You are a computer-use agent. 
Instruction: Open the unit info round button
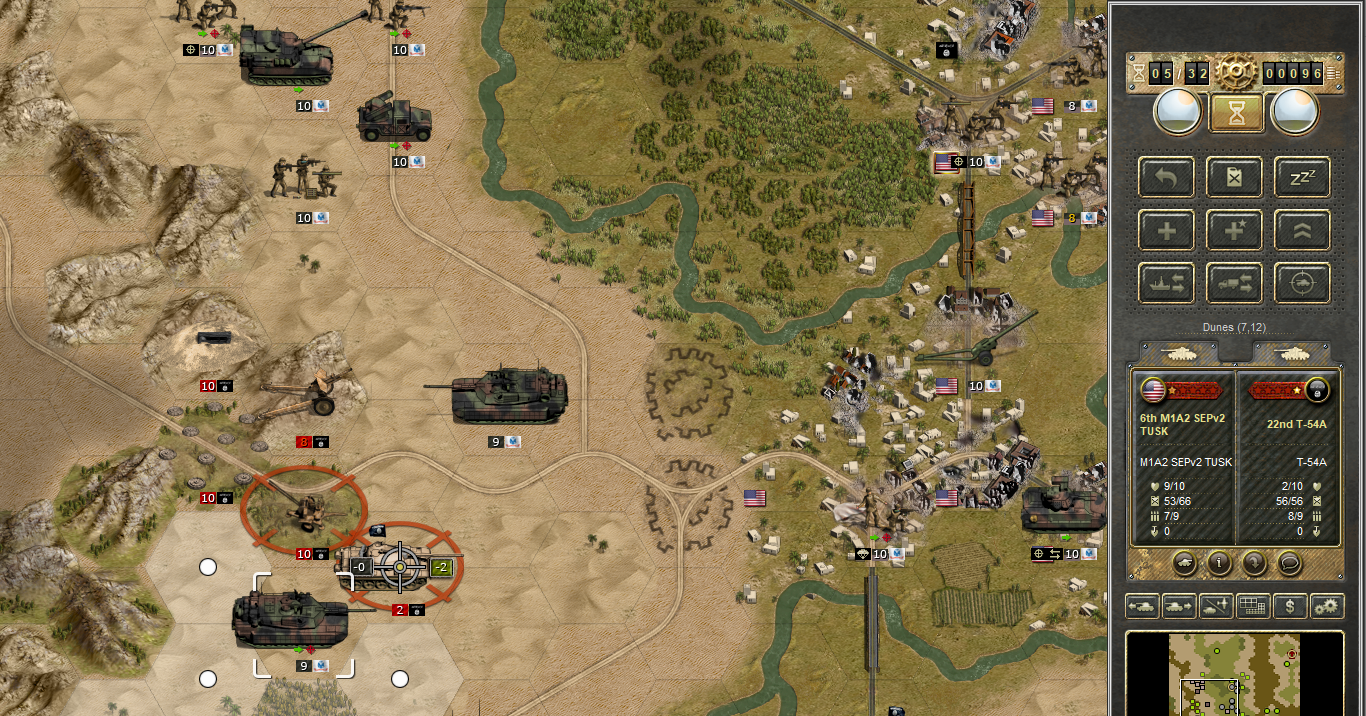[1218, 563]
